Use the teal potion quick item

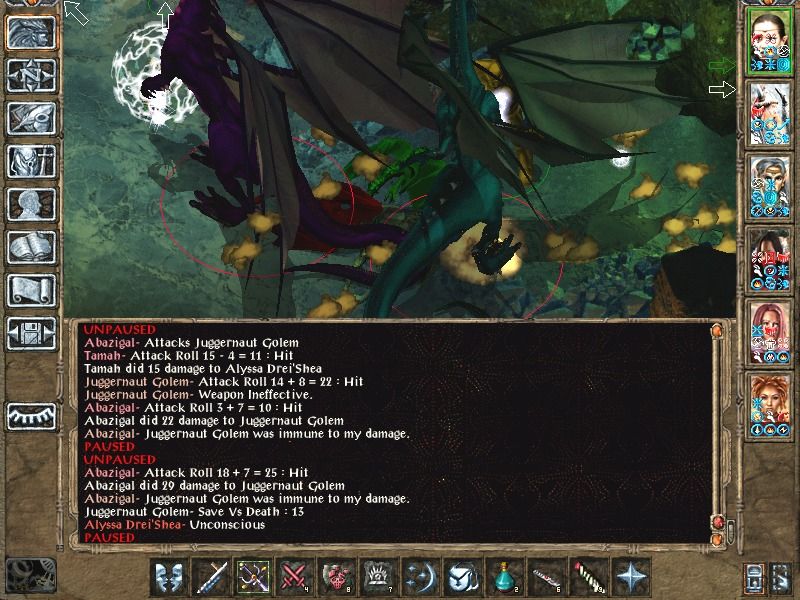(502, 578)
